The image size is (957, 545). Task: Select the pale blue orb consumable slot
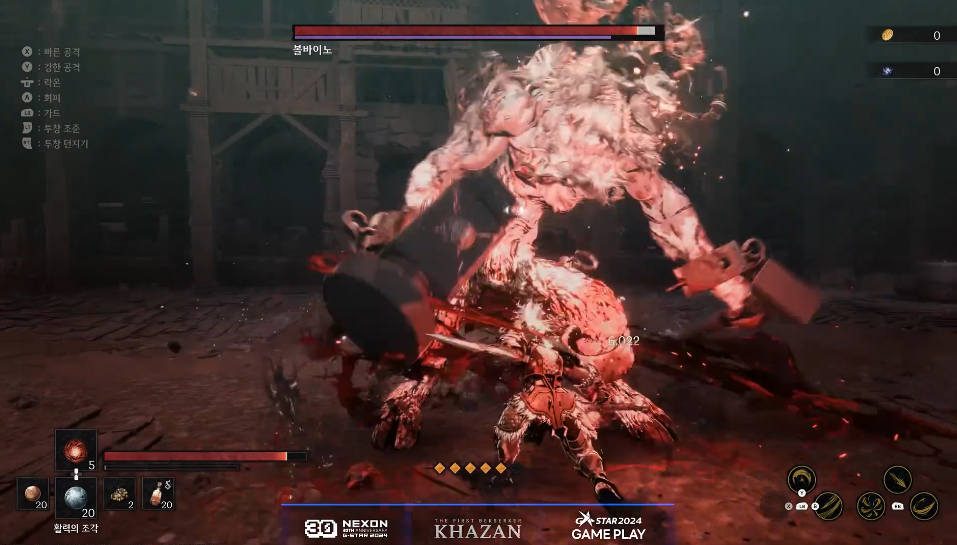point(75,495)
